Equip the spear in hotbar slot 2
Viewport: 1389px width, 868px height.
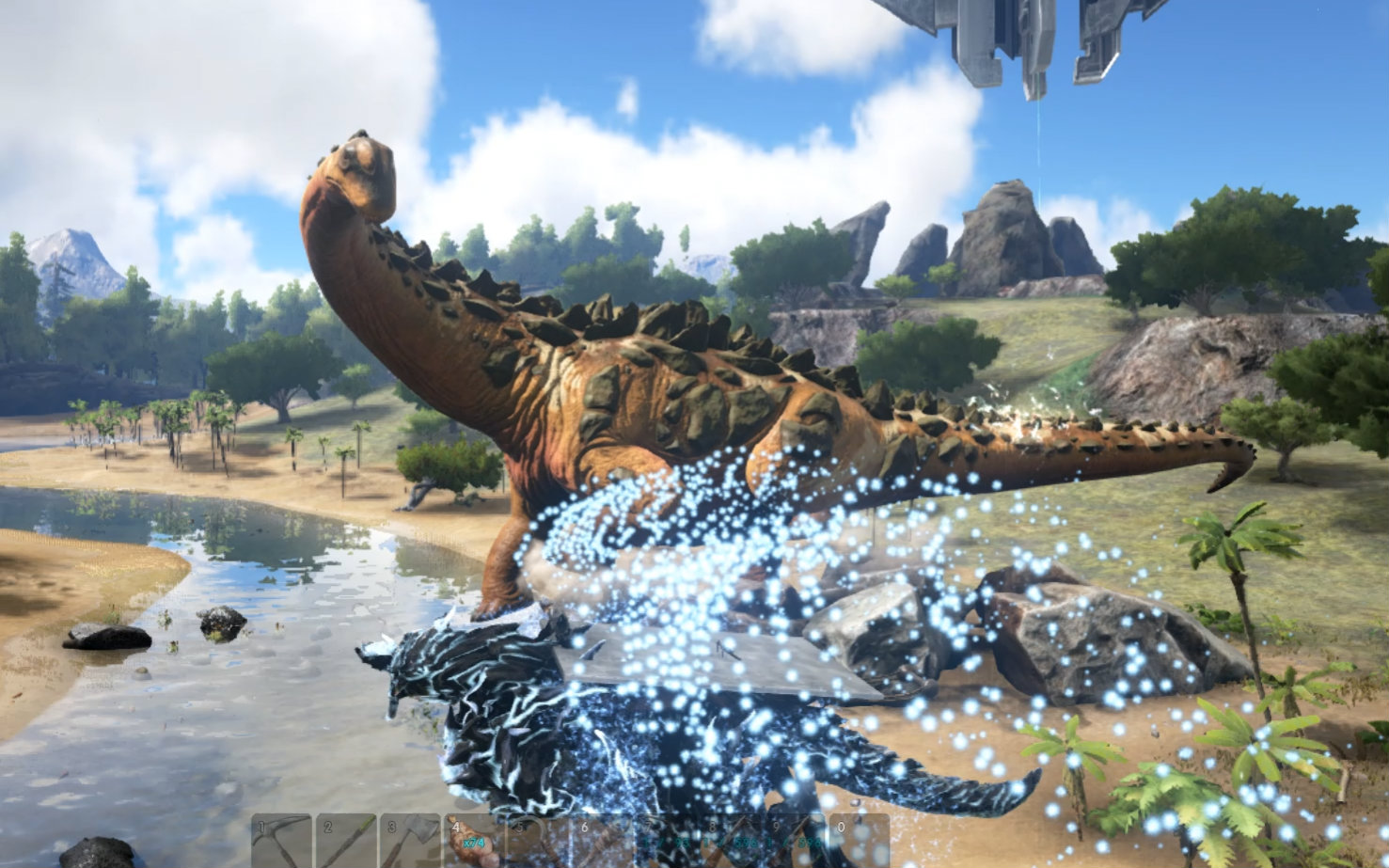[x=346, y=841]
